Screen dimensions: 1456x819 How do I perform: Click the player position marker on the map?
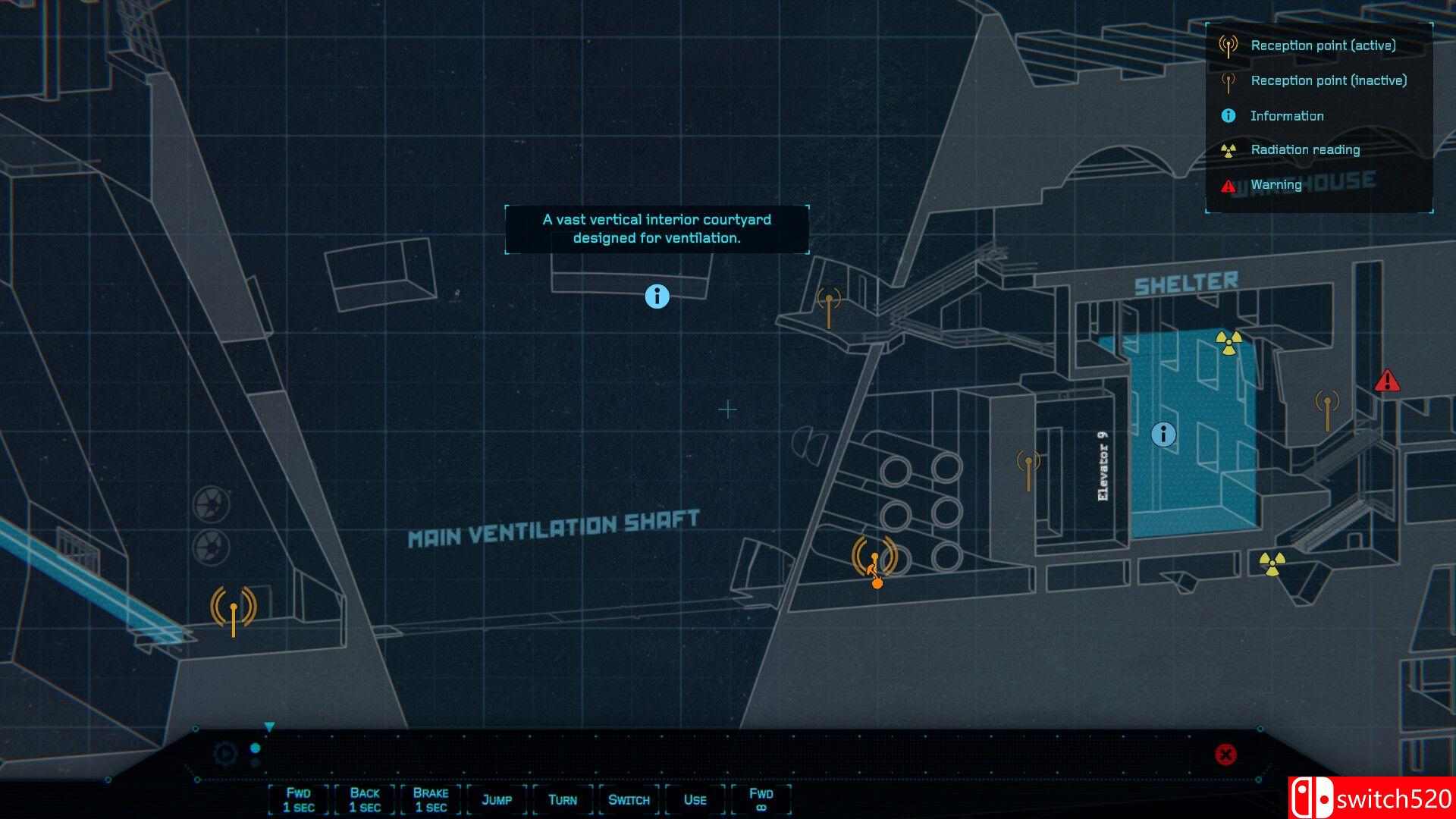[x=877, y=584]
